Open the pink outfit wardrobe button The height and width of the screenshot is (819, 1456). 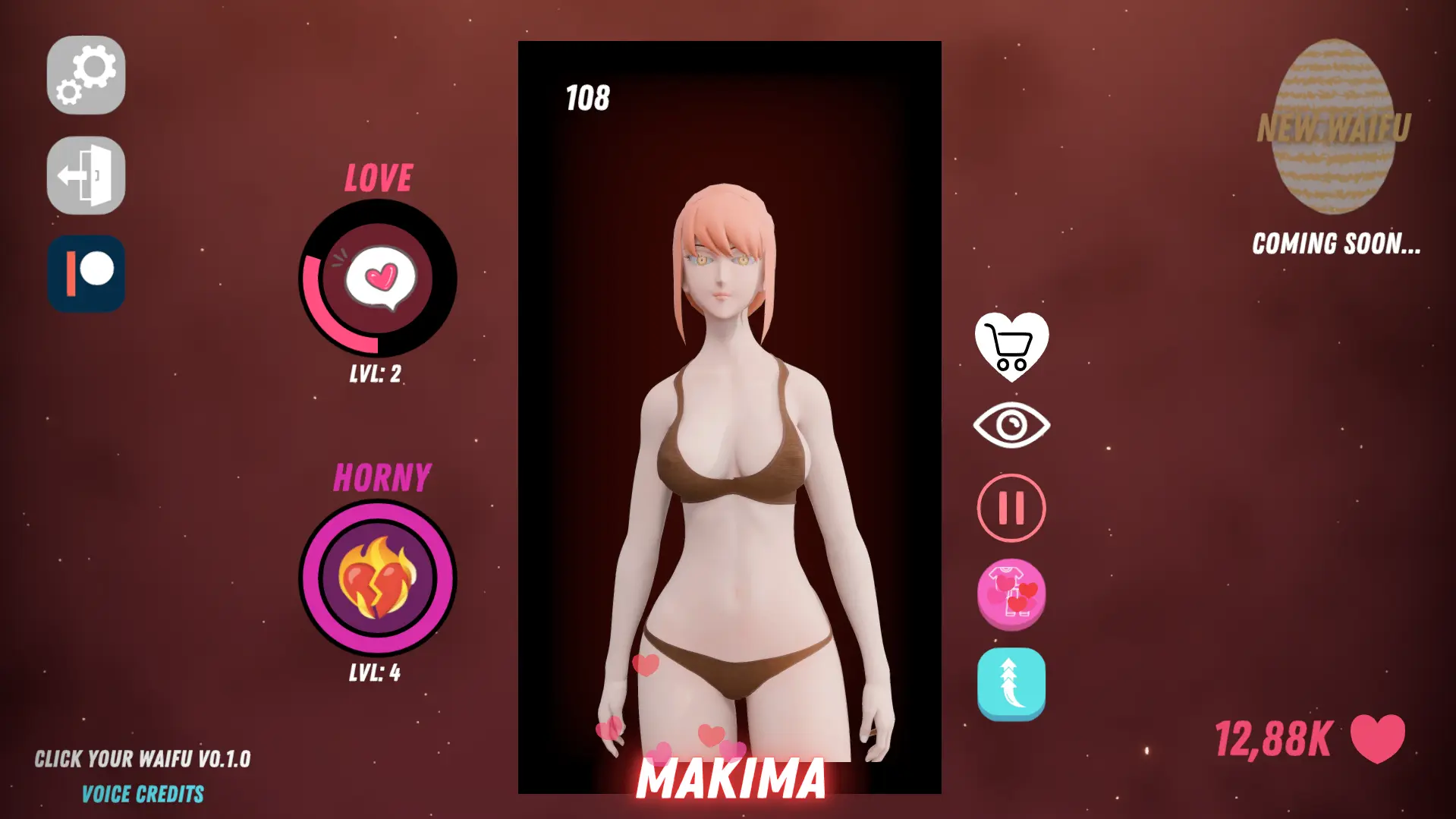(x=1011, y=594)
